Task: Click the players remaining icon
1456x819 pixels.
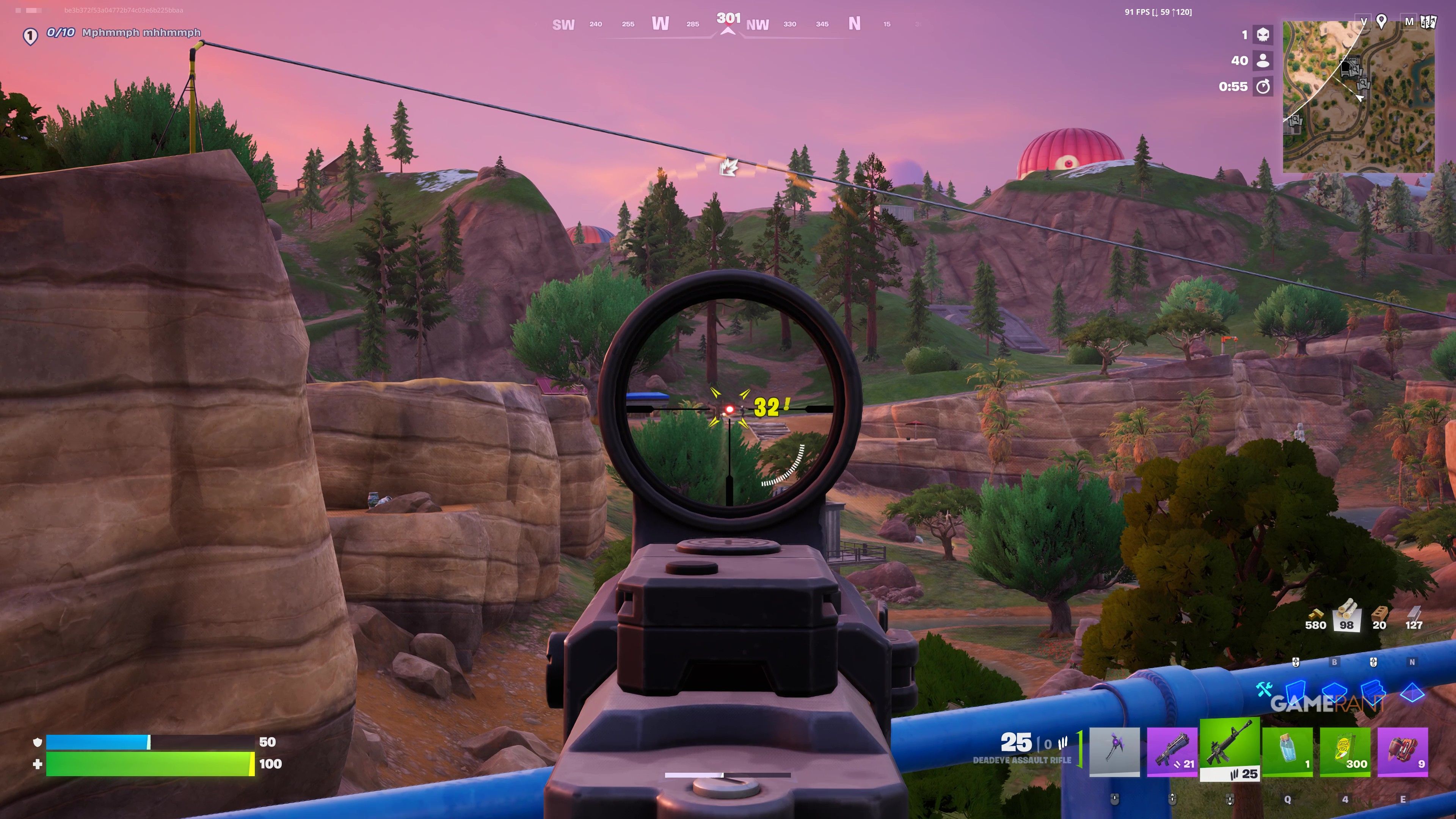Action: [x=1263, y=61]
